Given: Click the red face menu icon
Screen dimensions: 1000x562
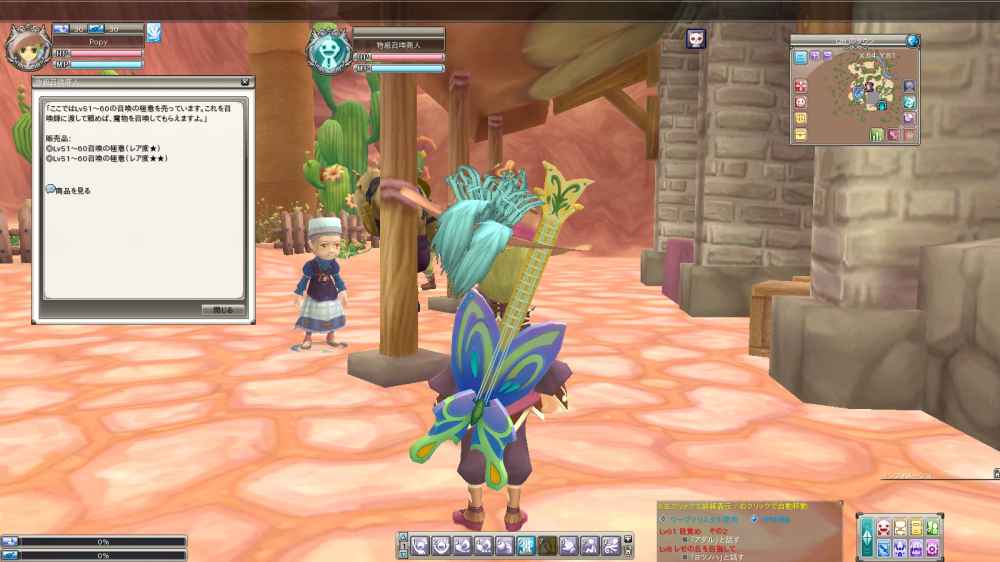Looking at the screenshot, I should [x=884, y=528].
